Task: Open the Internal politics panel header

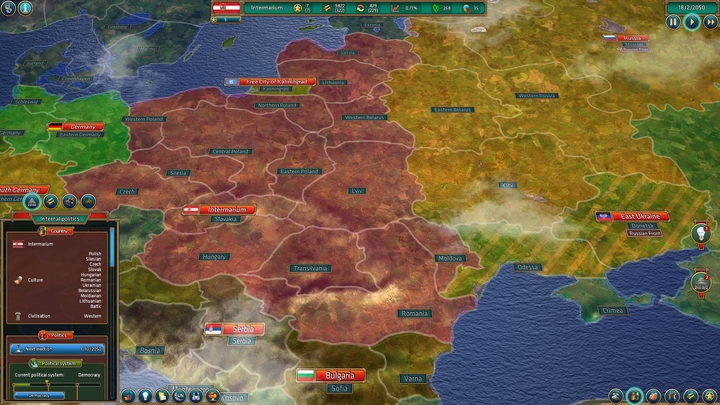Action: point(60,218)
